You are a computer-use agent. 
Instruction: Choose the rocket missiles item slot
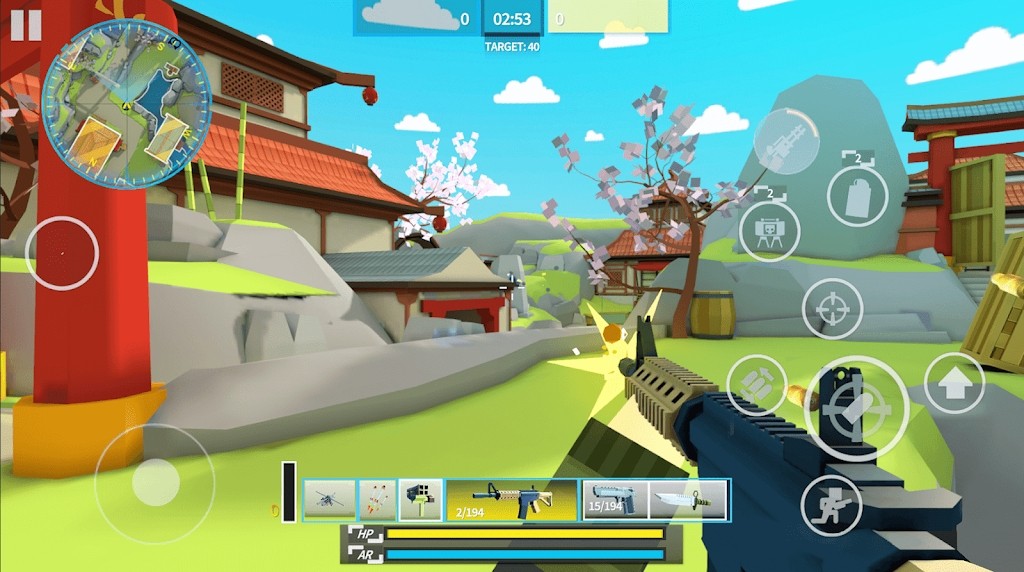pyautogui.click(x=377, y=500)
